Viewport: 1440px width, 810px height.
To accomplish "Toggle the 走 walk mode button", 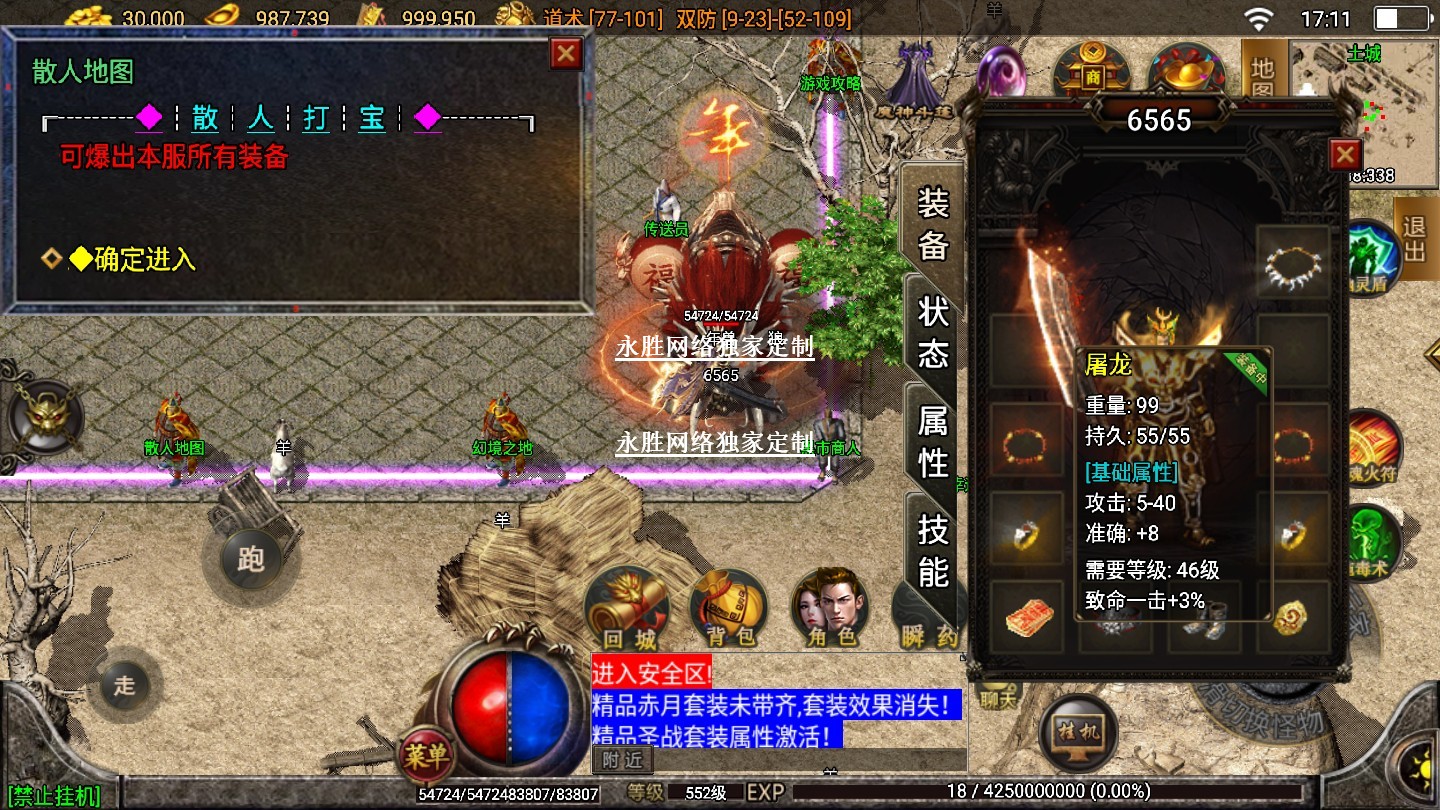I will click(124, 686).
